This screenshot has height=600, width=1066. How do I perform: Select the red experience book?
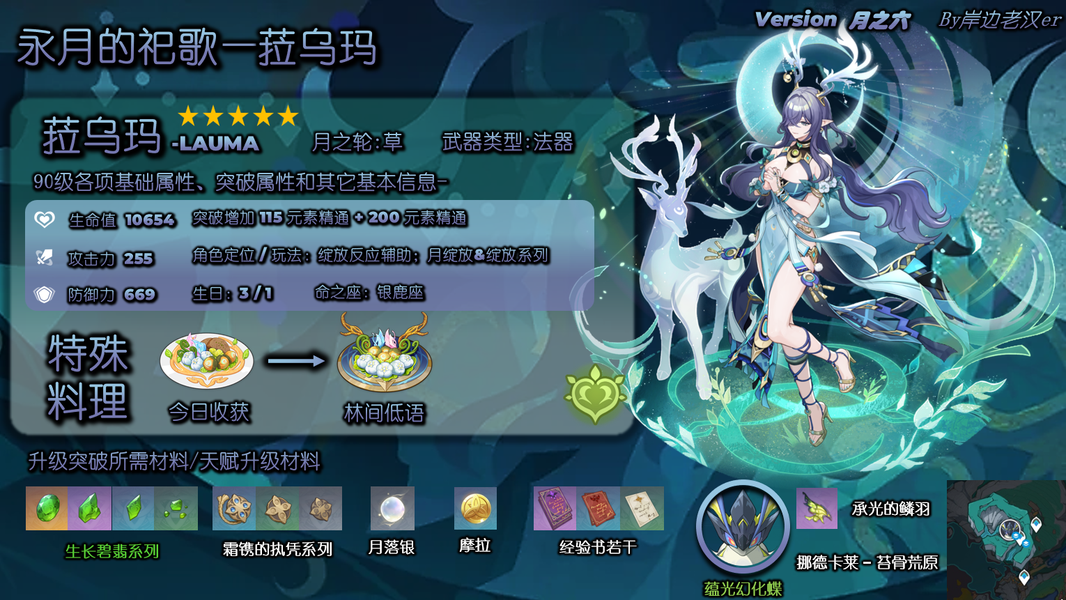pos(598,509)
